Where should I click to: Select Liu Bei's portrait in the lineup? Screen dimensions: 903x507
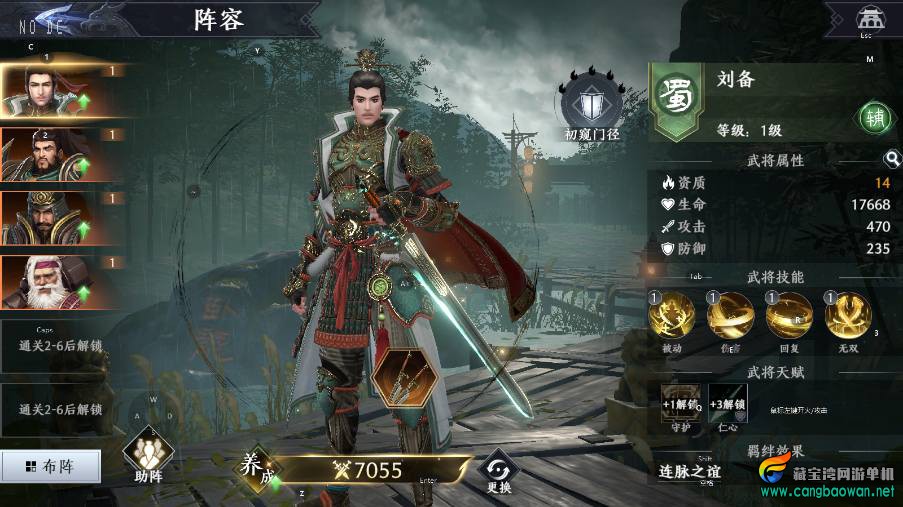(x=45, y=91)
